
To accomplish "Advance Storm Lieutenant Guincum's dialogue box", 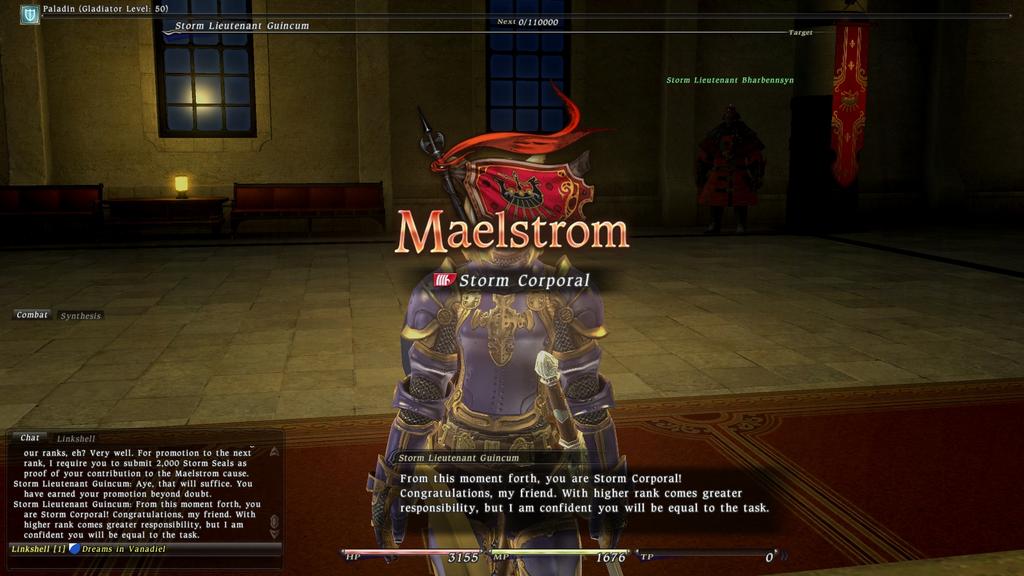I will pos(585,494).
